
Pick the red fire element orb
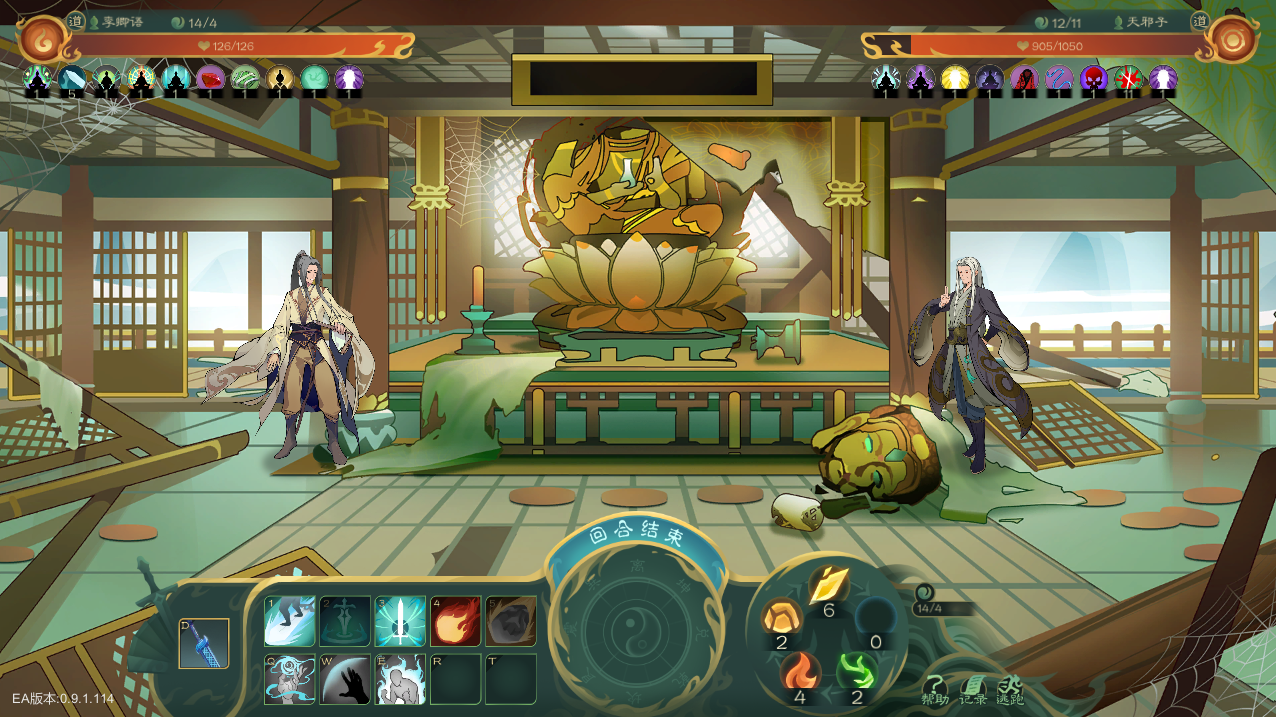pos(799,670)
